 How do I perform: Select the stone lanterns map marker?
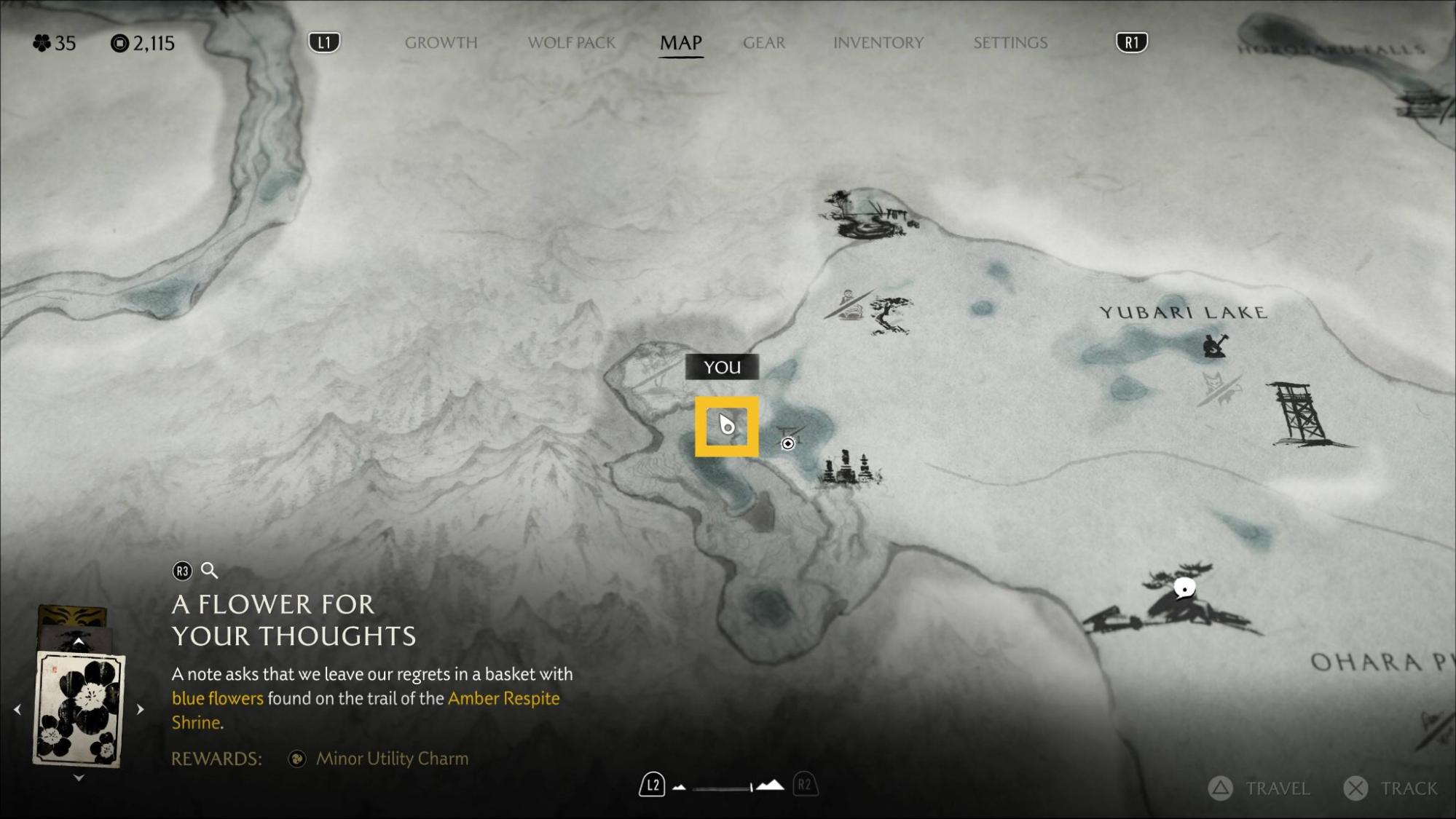click(846, 468)
